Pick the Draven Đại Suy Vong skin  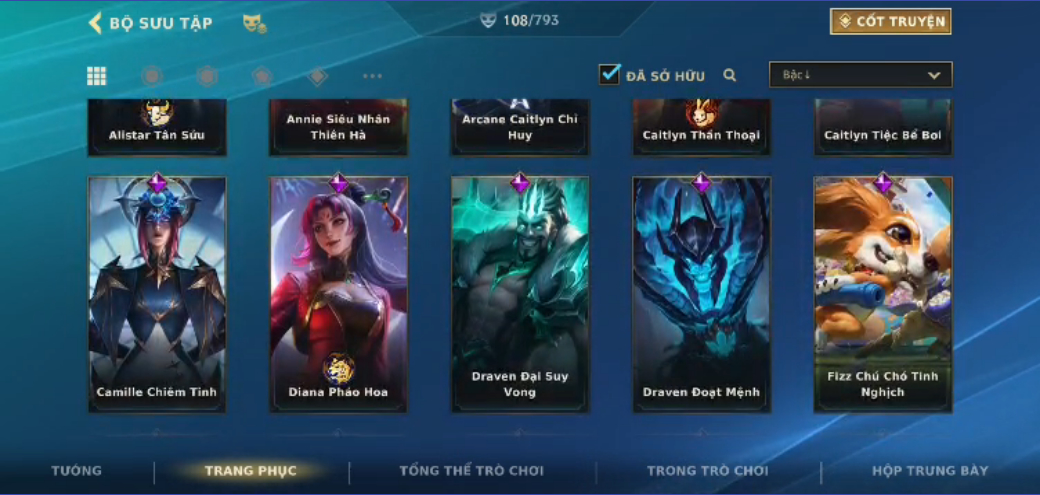pyautogui.click(x=520, y=294)
